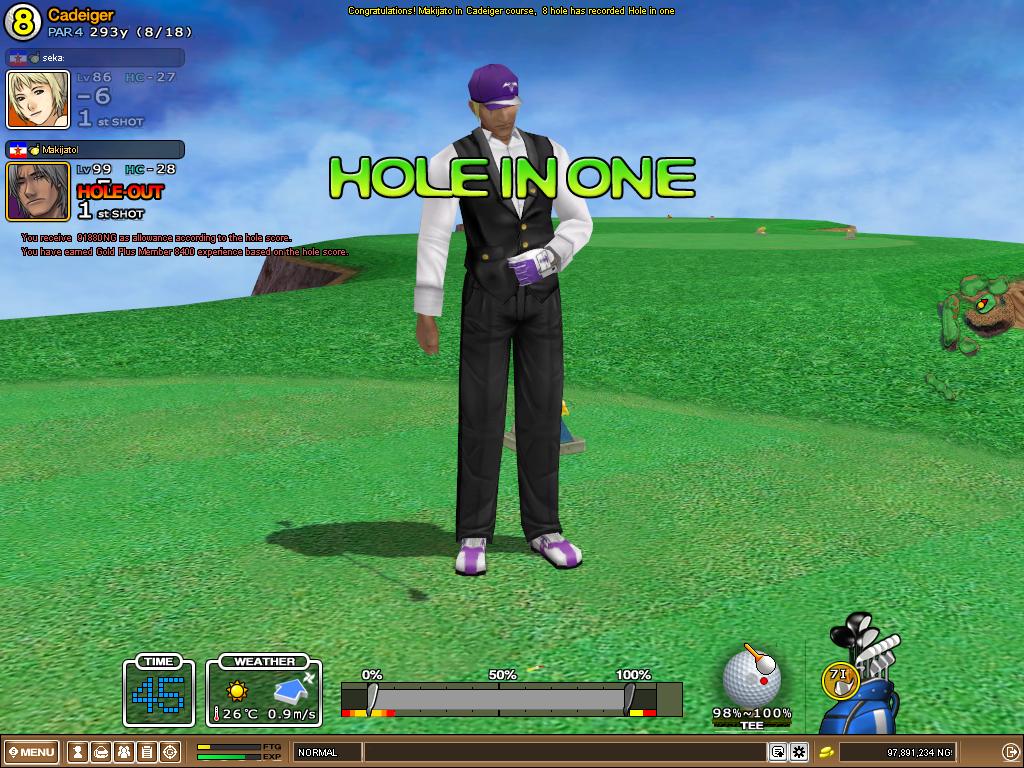Click the single person profile icon

click(76, 752)
